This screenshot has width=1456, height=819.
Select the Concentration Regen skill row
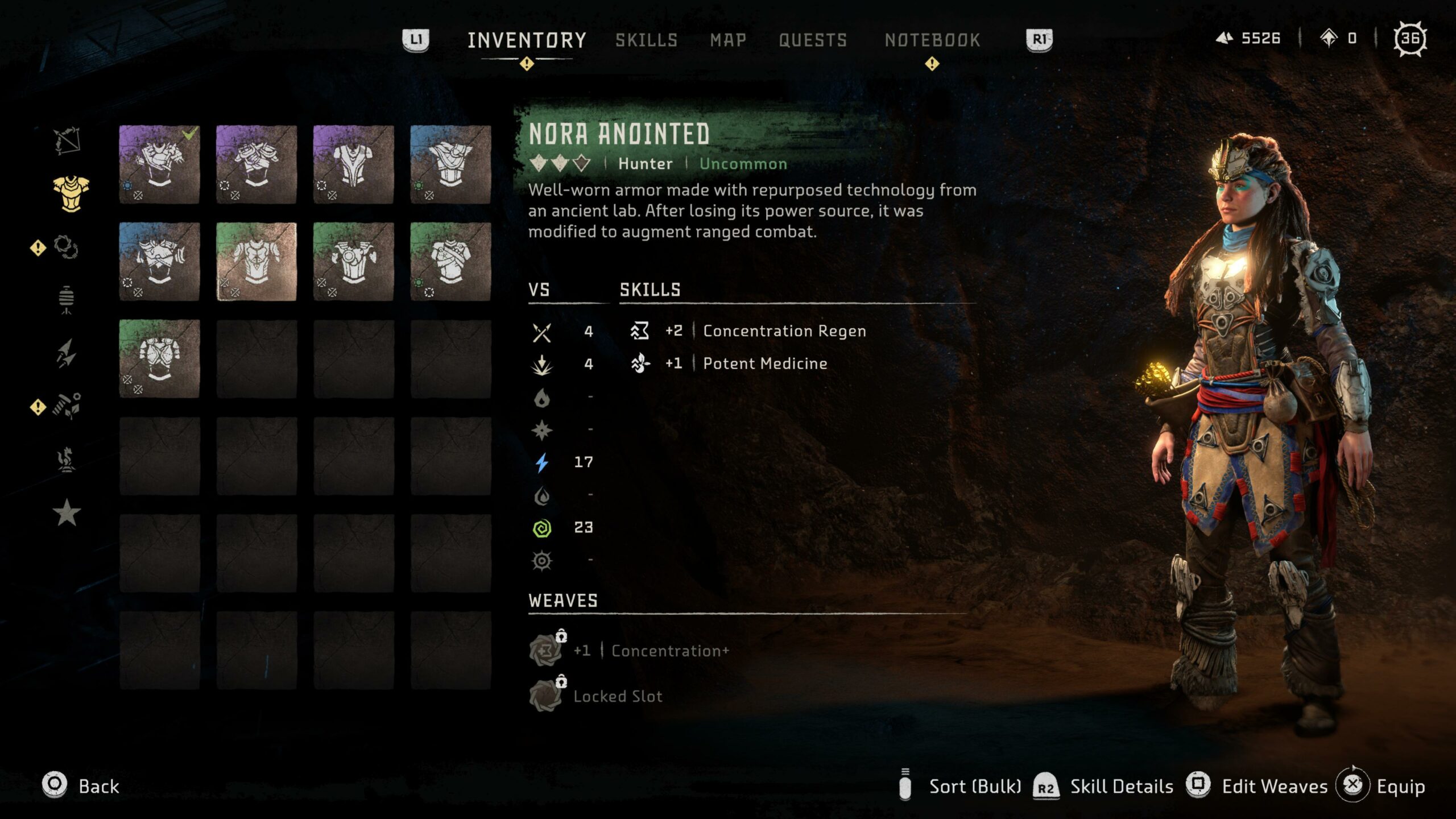tap(784, 331)
